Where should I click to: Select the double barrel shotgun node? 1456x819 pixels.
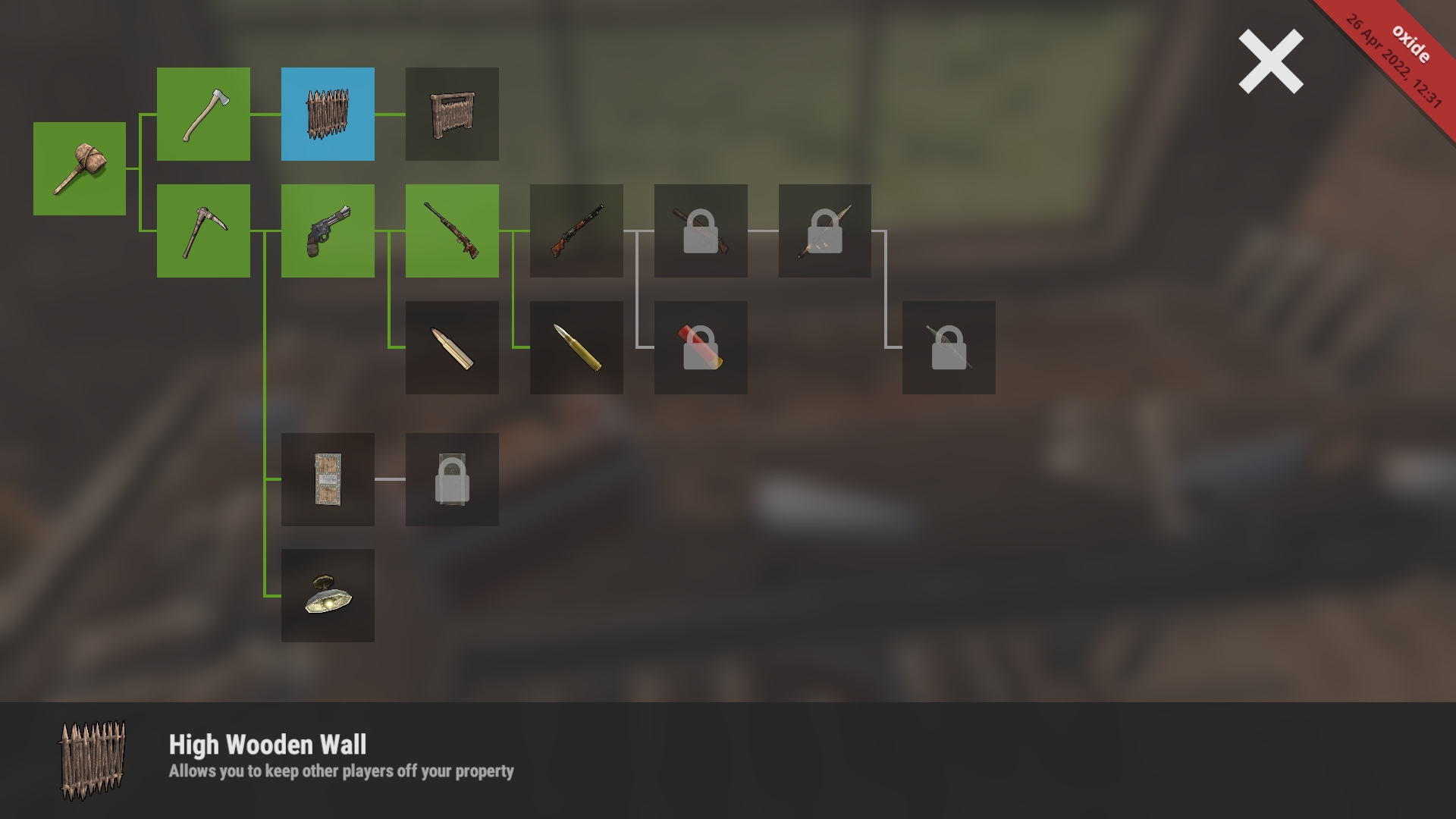[576, 231]
